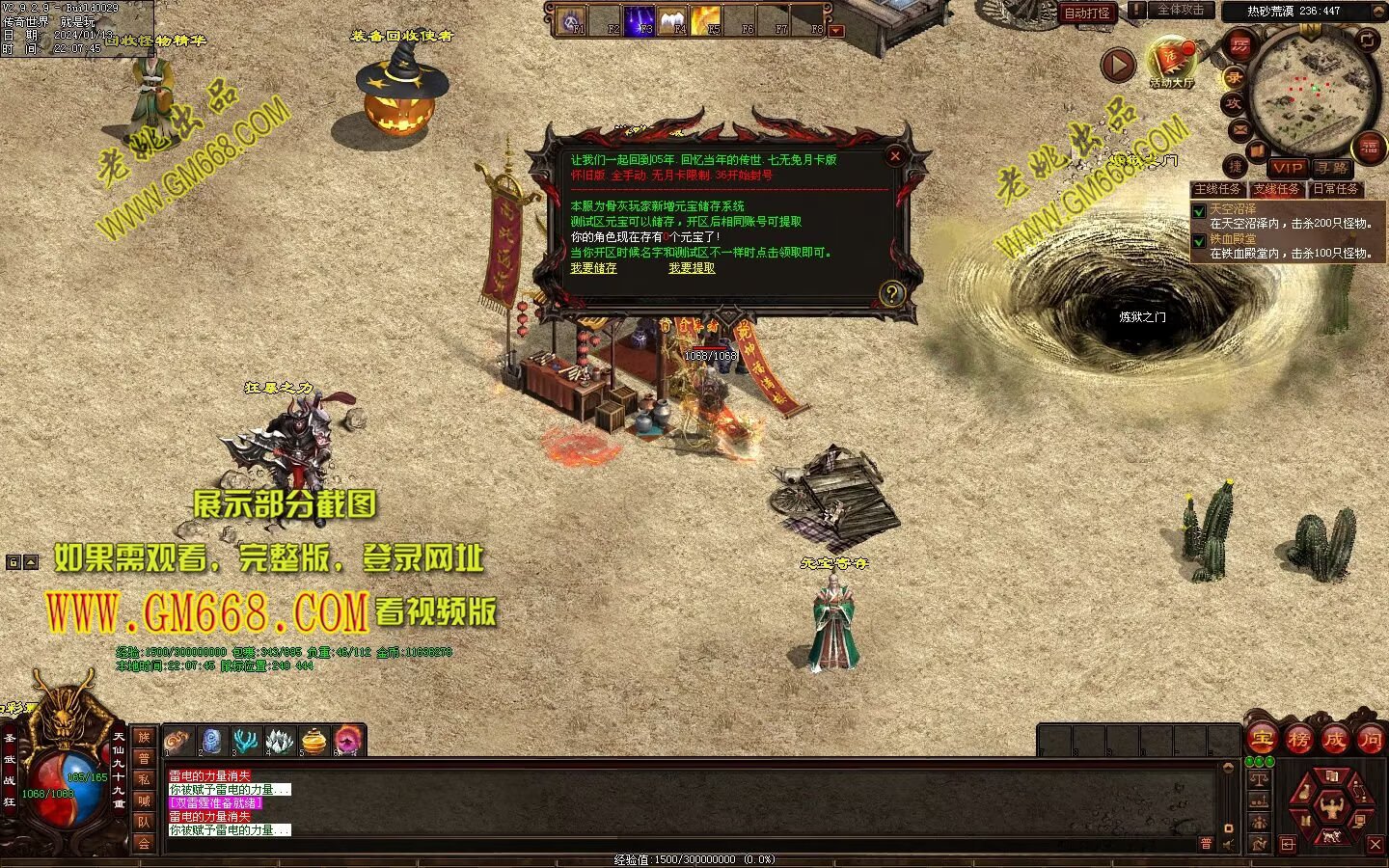
Task: Open the 宝 treasure shop button
Action: (x=1262, y=740)
